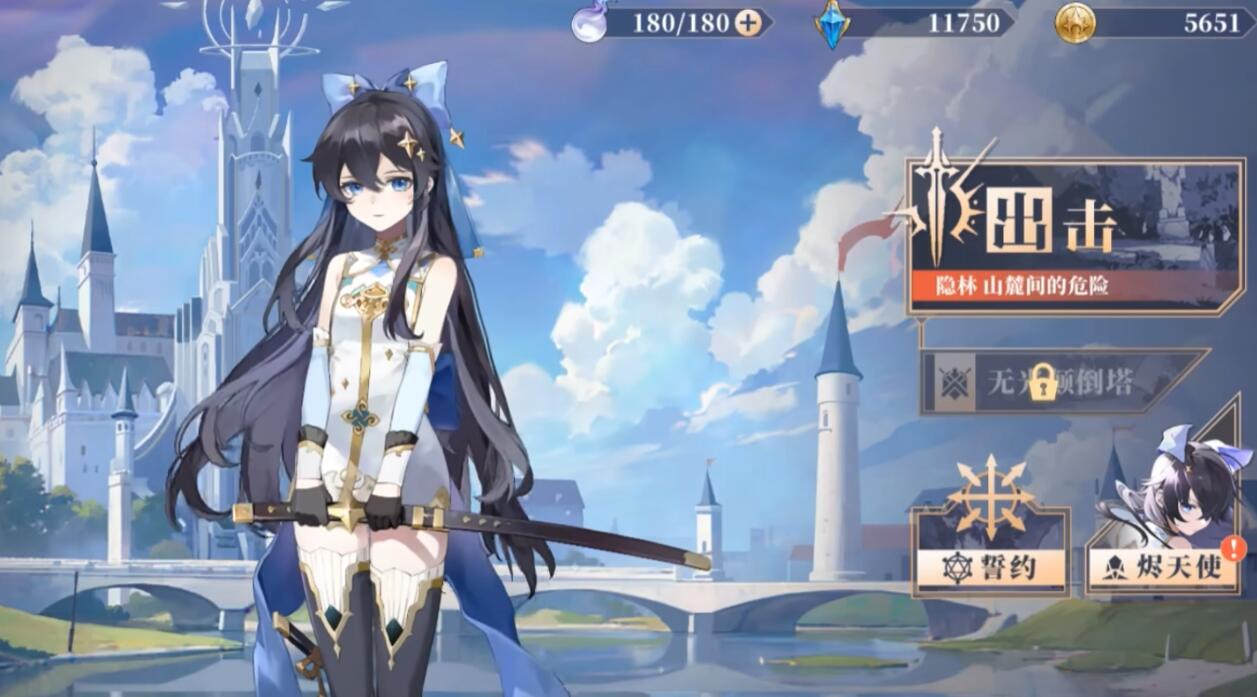The image size is (1257, 697).
Task: Open the 烬天使 character menu
Action: click(1165, 567)
